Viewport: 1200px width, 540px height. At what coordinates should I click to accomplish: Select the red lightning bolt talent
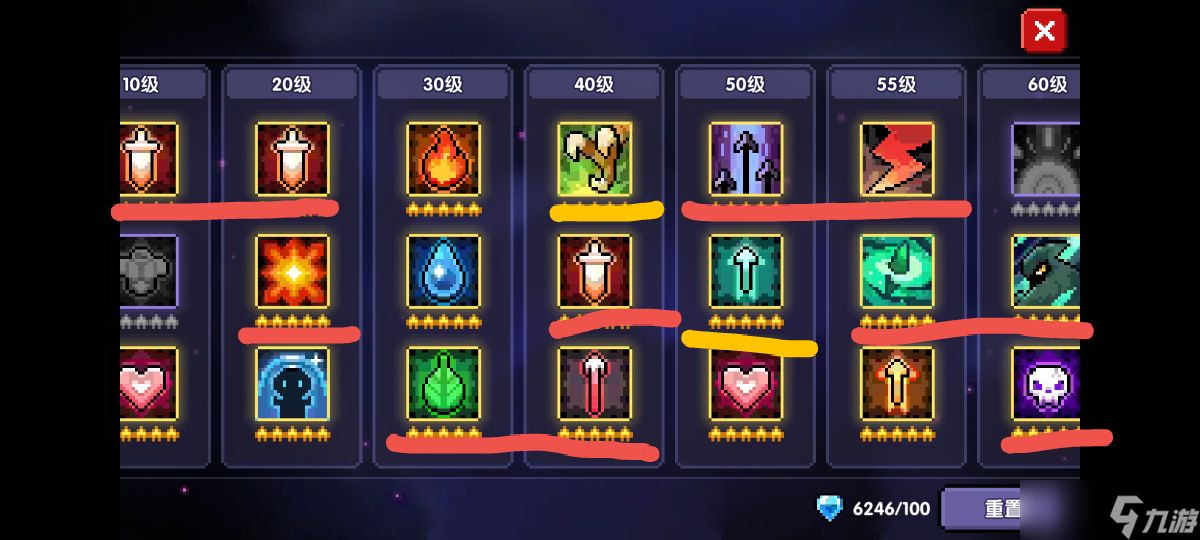(x=897, y=159)
